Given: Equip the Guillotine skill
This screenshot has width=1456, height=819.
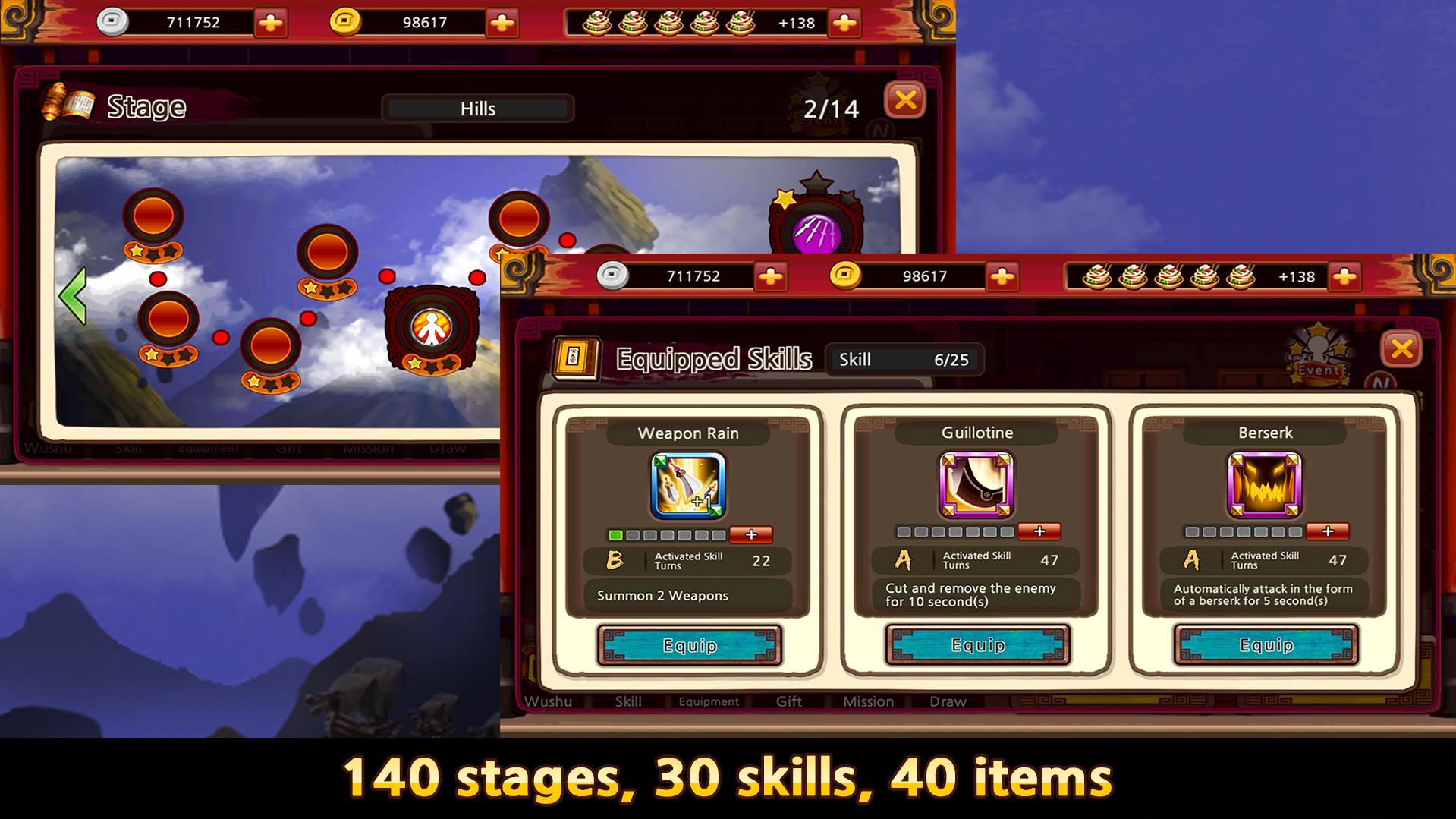Looking at the screenshot, I should coord(977,646).
